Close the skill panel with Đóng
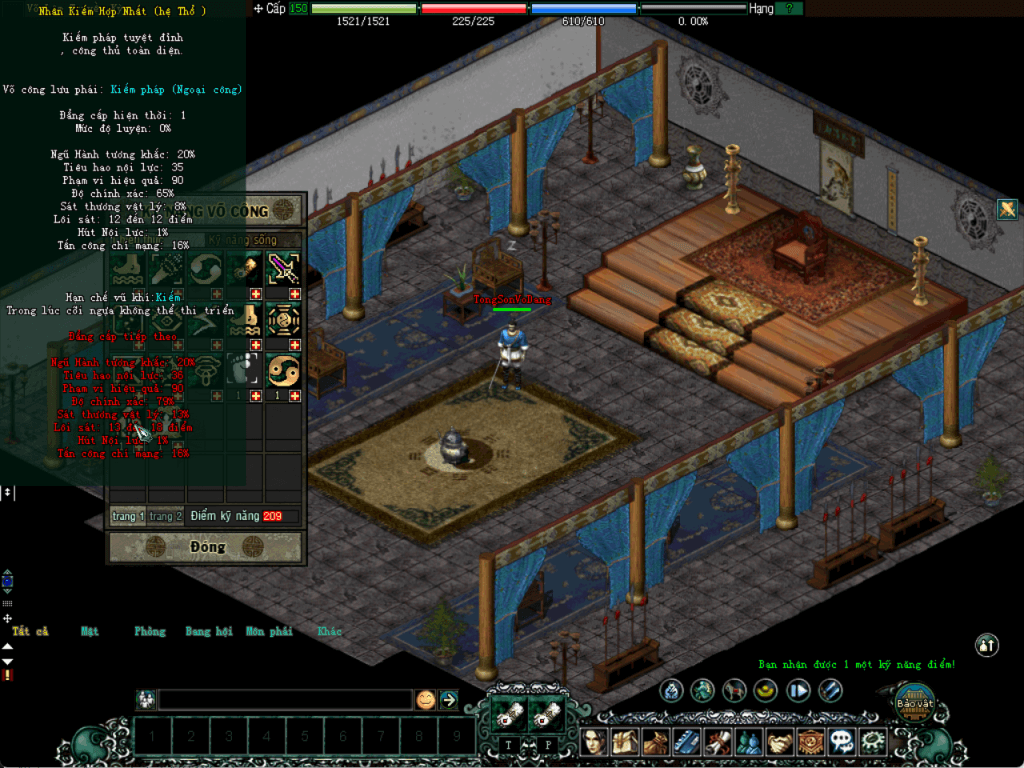This screenshot has width=1024, height=768. 205,547
